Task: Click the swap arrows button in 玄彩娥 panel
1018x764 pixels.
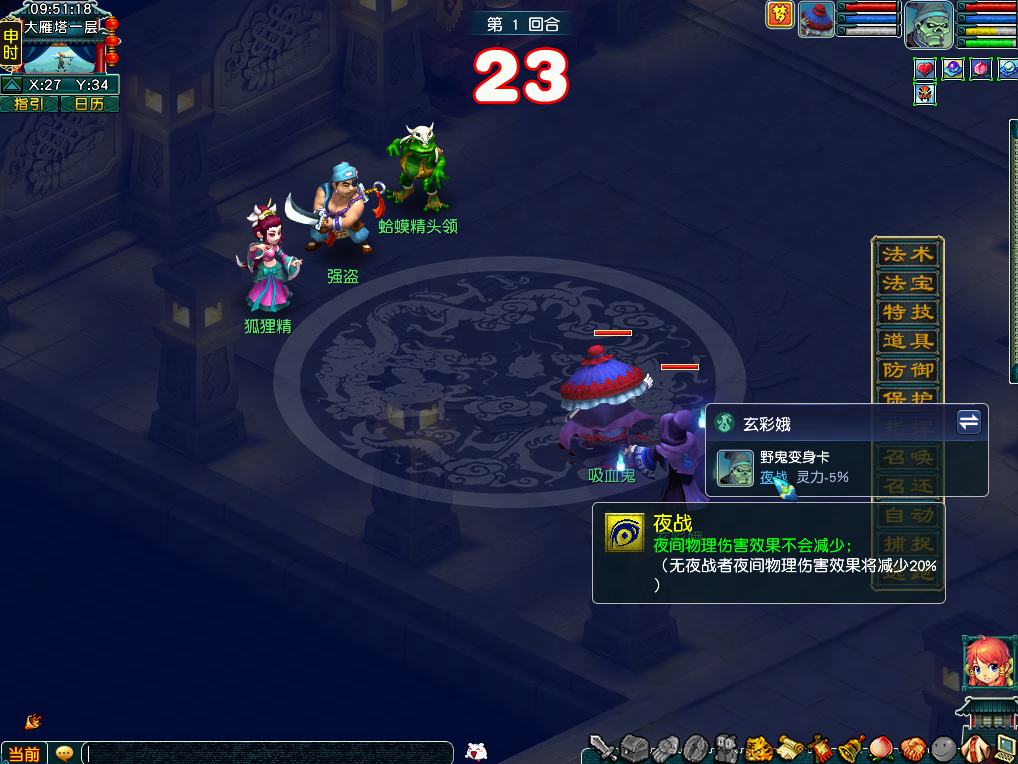Action: point(968,422)
